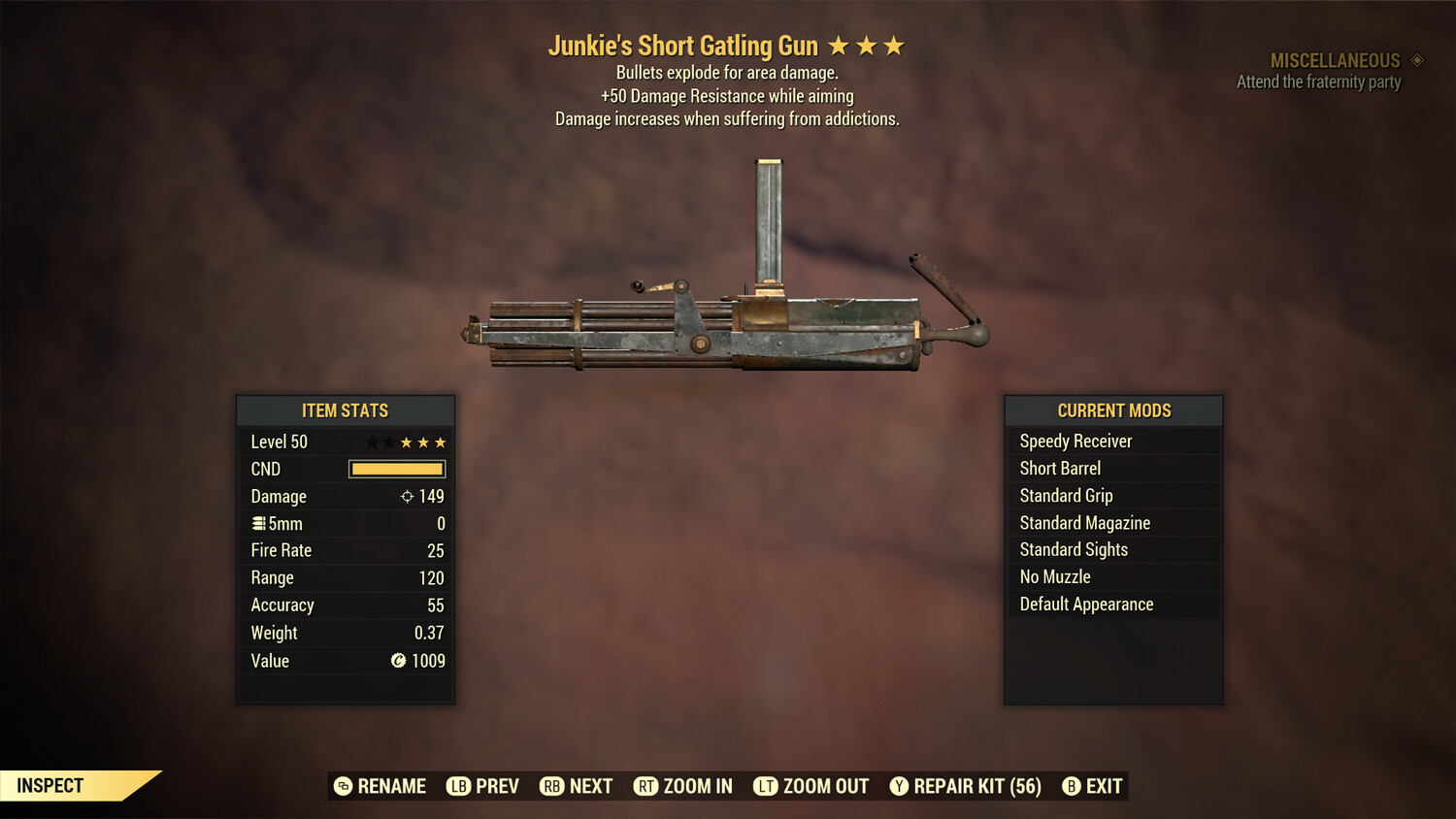The height and width of the screenshot is (819, 1456).
Task: Select NEXT to view the next item
Action: pos(590,786)
